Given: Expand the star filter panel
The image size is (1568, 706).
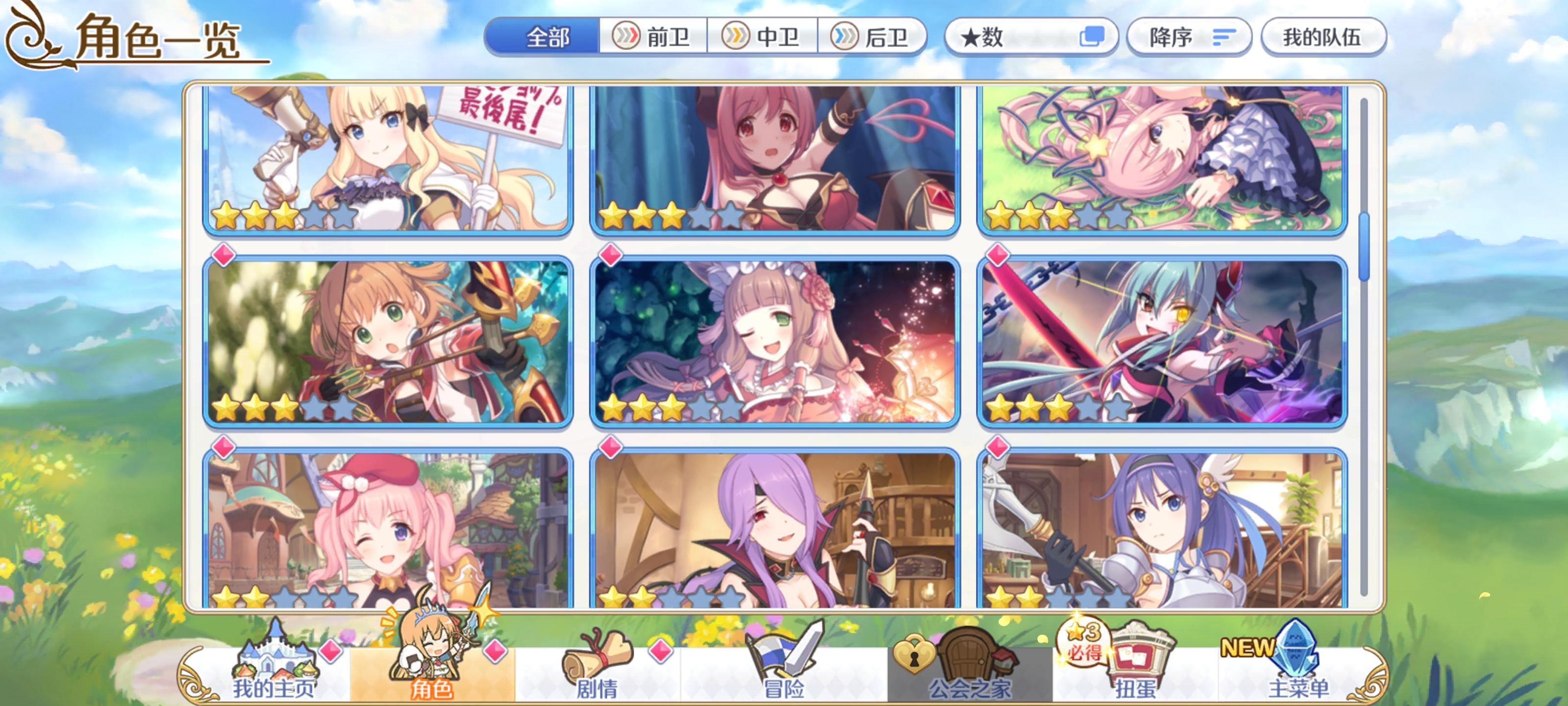Looking at the screenshot, I should point(1029,37).
